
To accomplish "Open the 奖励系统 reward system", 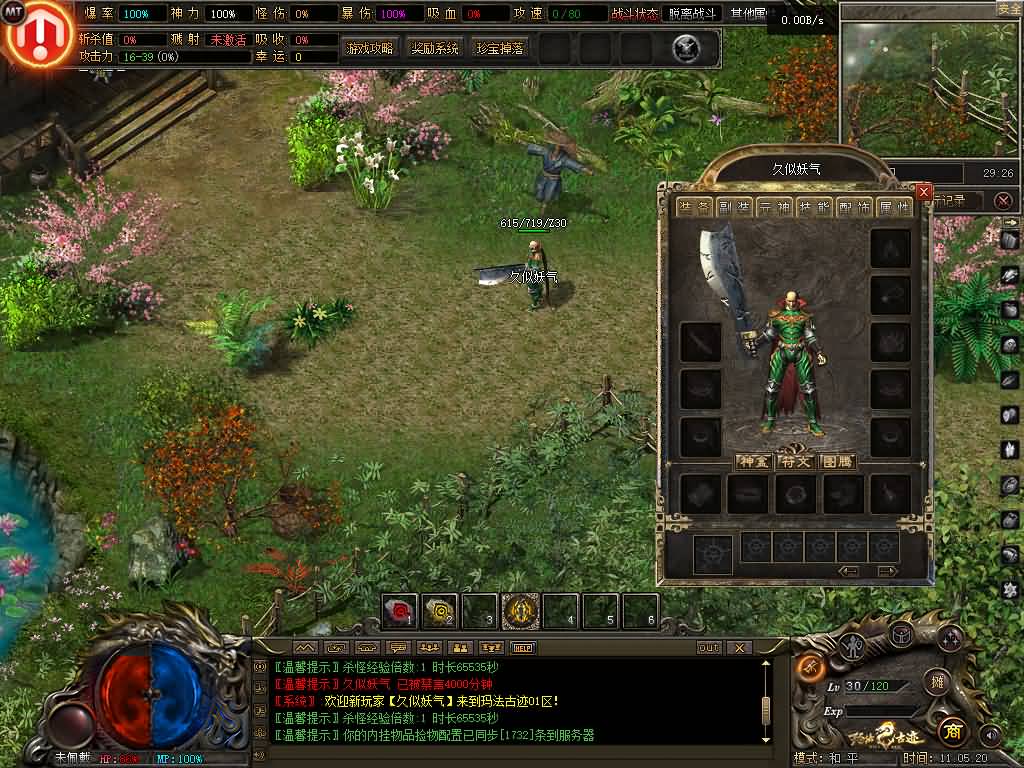I will [435, 48].
